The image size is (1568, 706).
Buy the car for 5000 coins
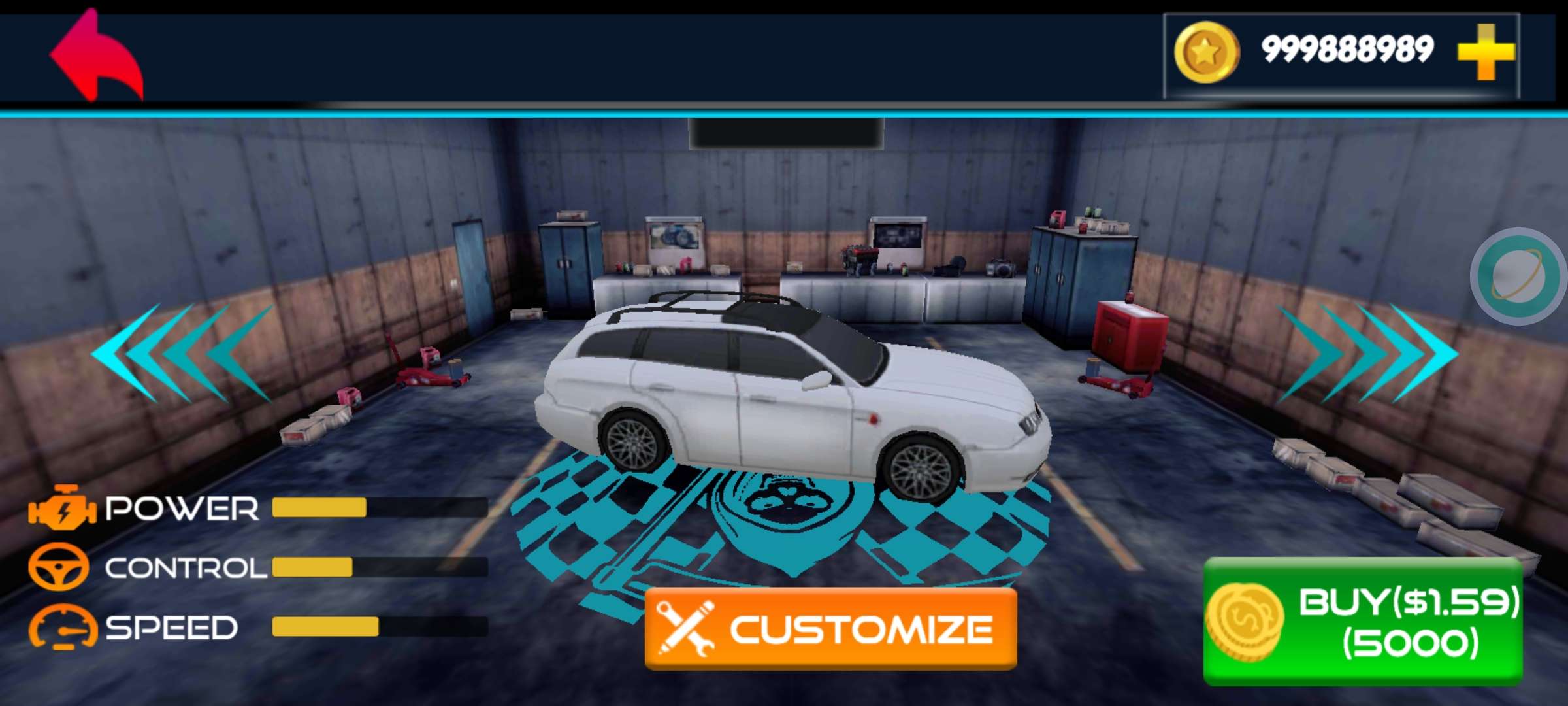pos(1363,621)
